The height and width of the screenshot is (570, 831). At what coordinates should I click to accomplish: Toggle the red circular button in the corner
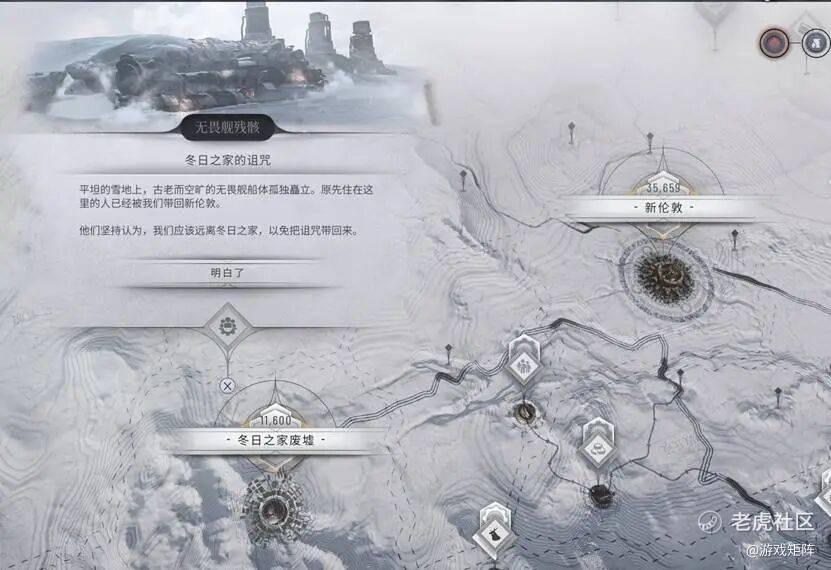772,42
